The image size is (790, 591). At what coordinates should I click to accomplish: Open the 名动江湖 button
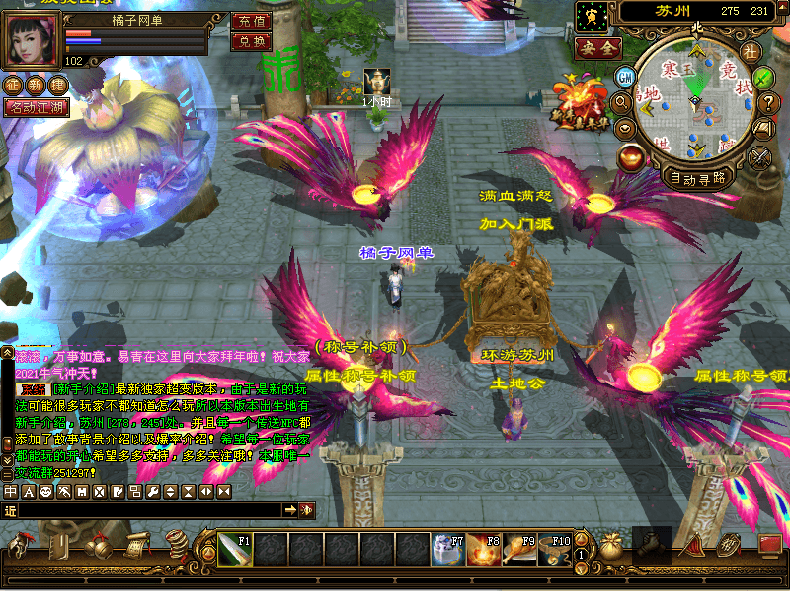(x=37, y=108)
